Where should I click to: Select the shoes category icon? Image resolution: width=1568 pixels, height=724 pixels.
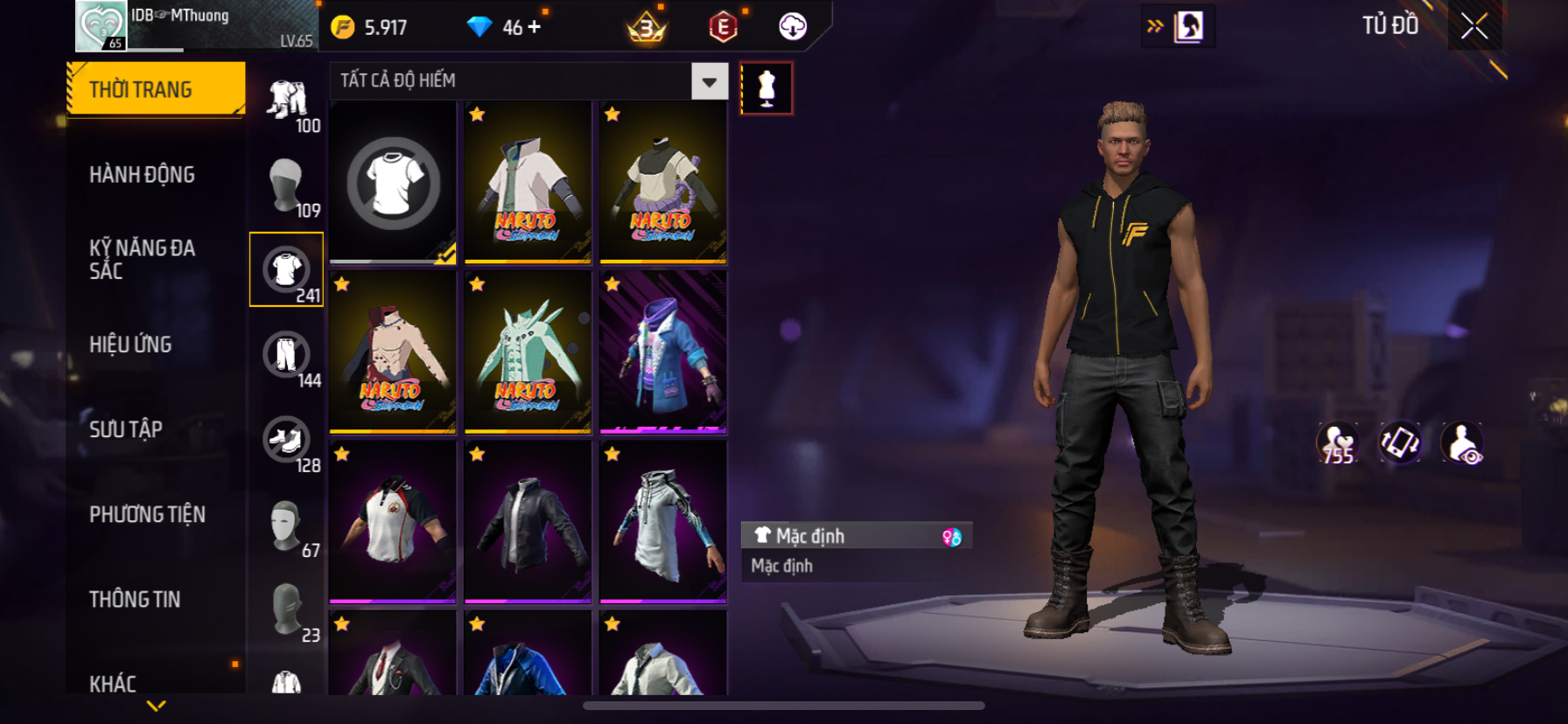[286, 440]
